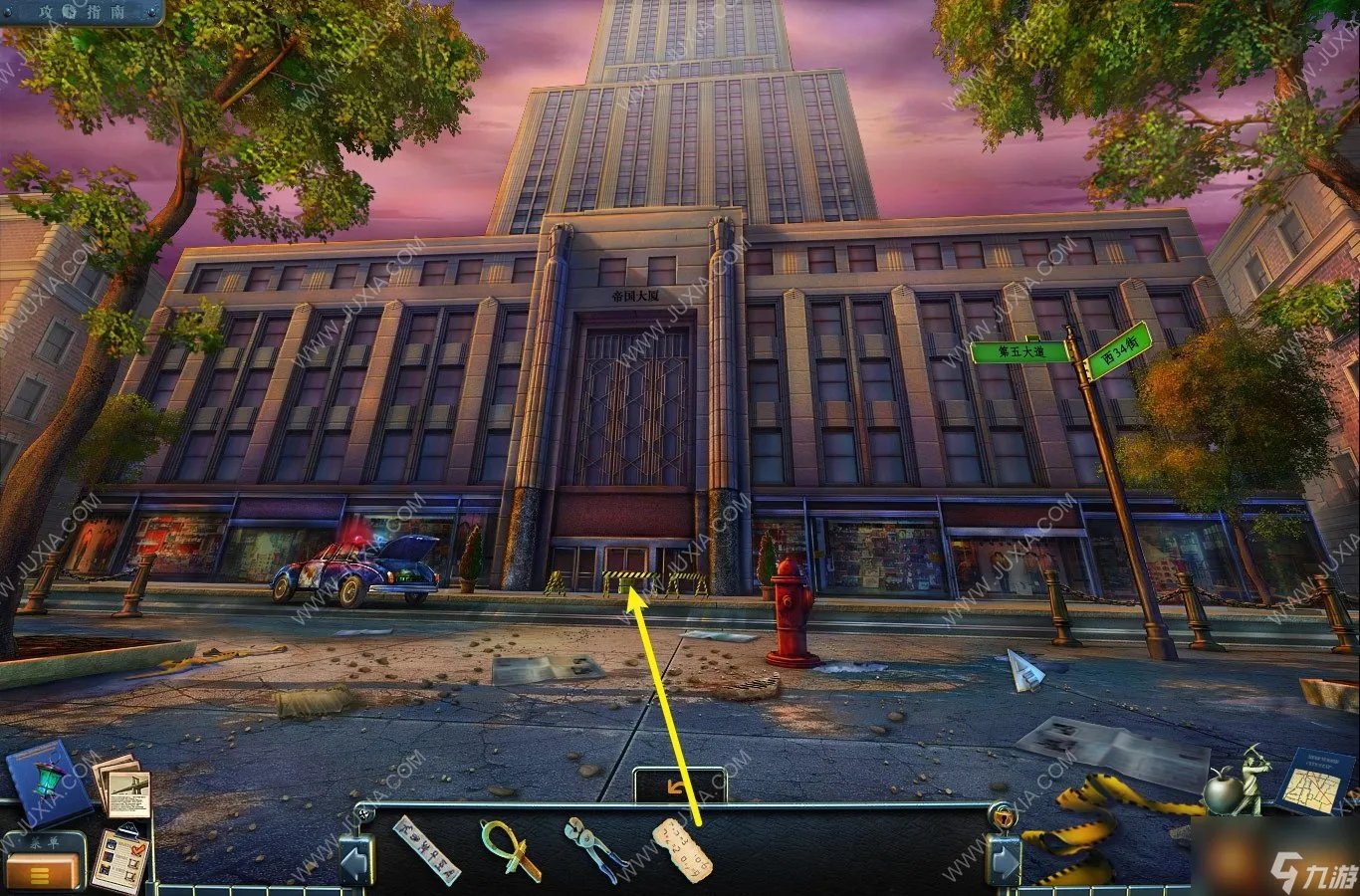Viewport: 1360px width, 896px height.
Task: Open the blue lantern journal book
Action: click(46, 784)
